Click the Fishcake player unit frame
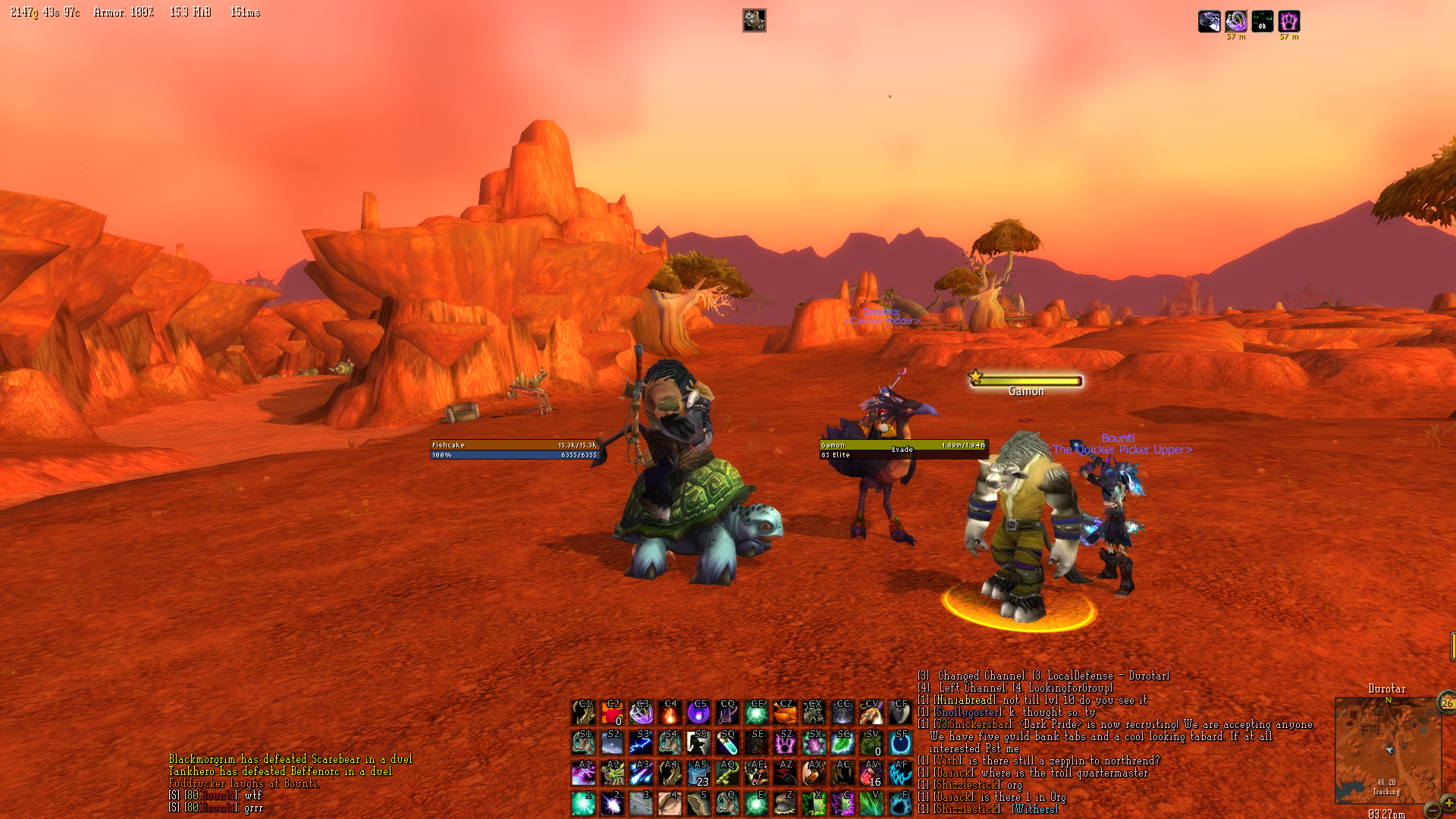Viewport: 1456px width, 819px height. click(515, 450)
